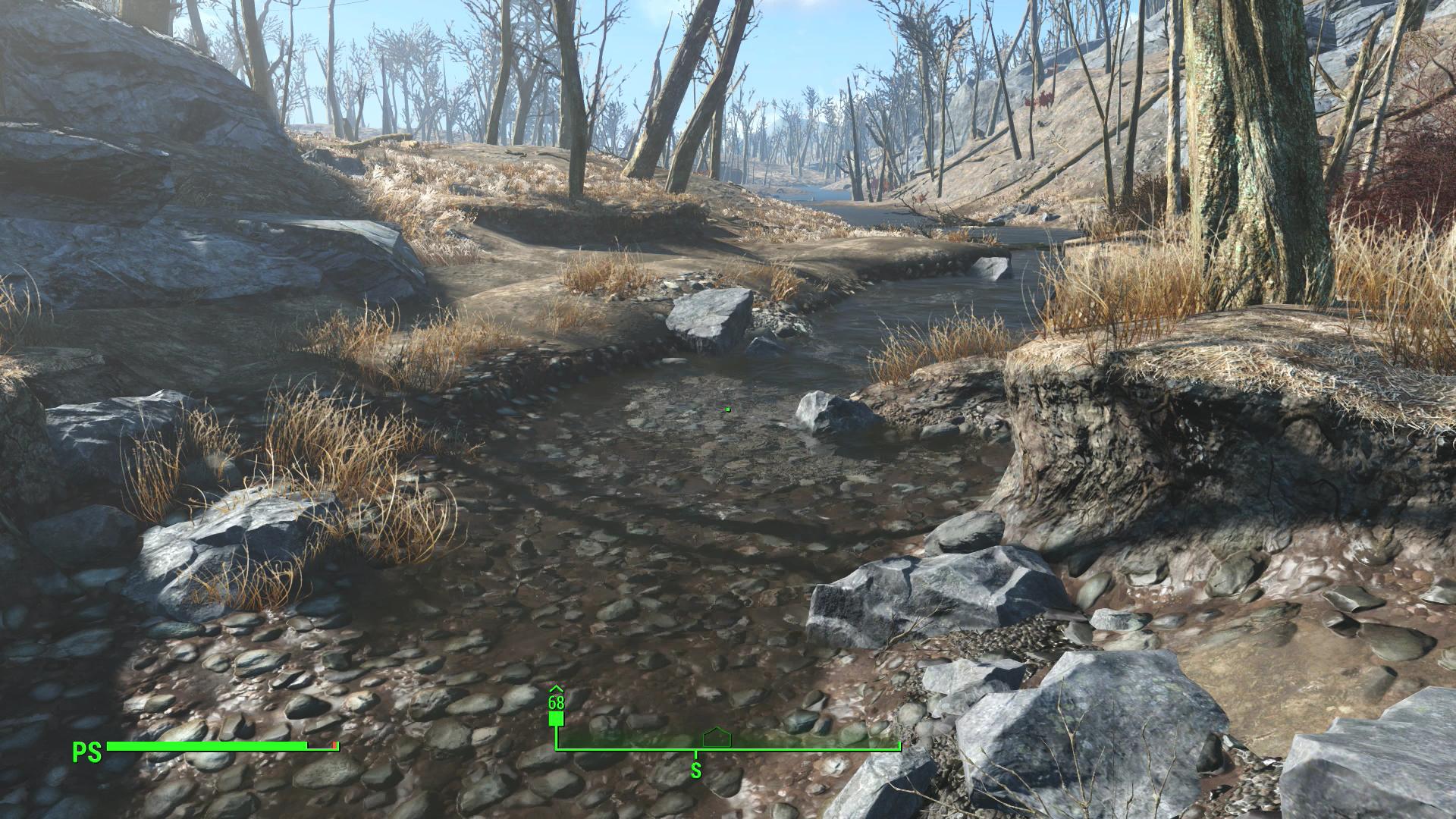Click the tick mark above the S marker
1456x819 pixels.
click(695, 755)
